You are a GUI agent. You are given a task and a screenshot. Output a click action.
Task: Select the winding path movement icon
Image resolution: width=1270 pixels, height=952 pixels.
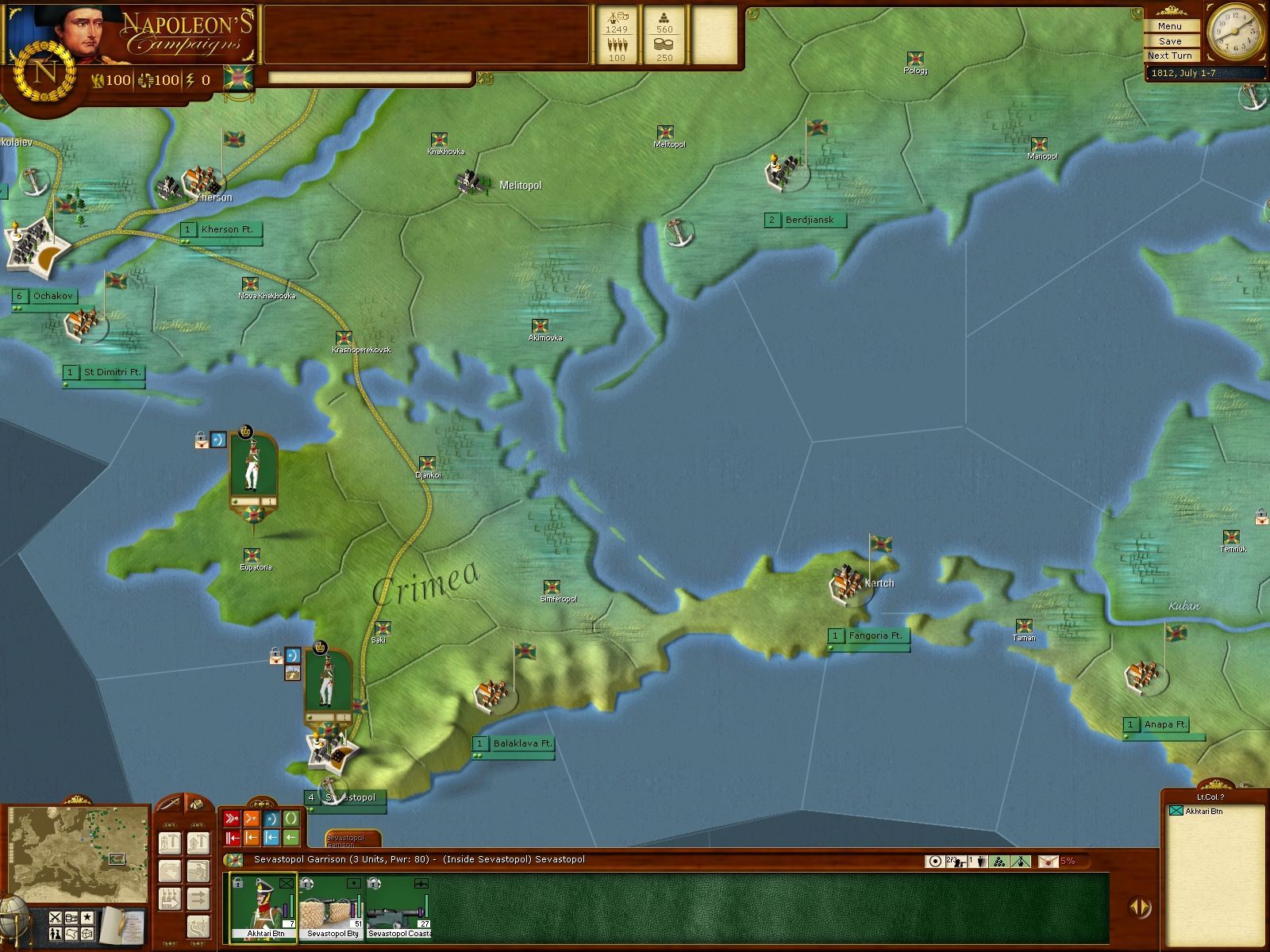(198, 927)
